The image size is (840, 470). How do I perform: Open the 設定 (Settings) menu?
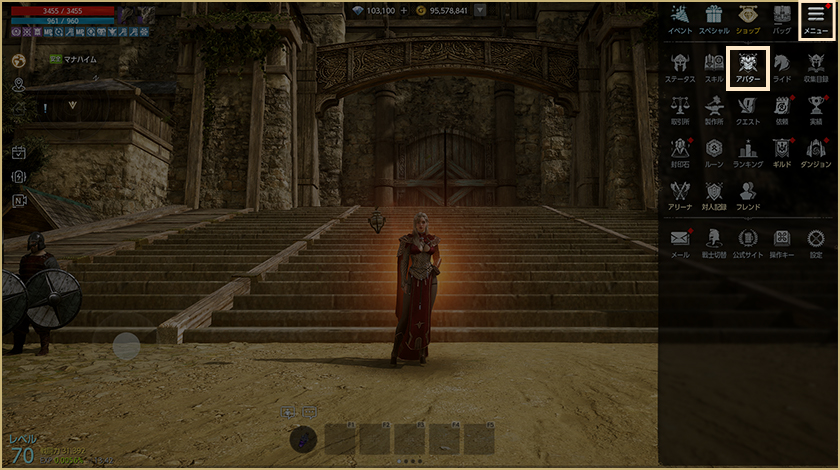[816, 242]
